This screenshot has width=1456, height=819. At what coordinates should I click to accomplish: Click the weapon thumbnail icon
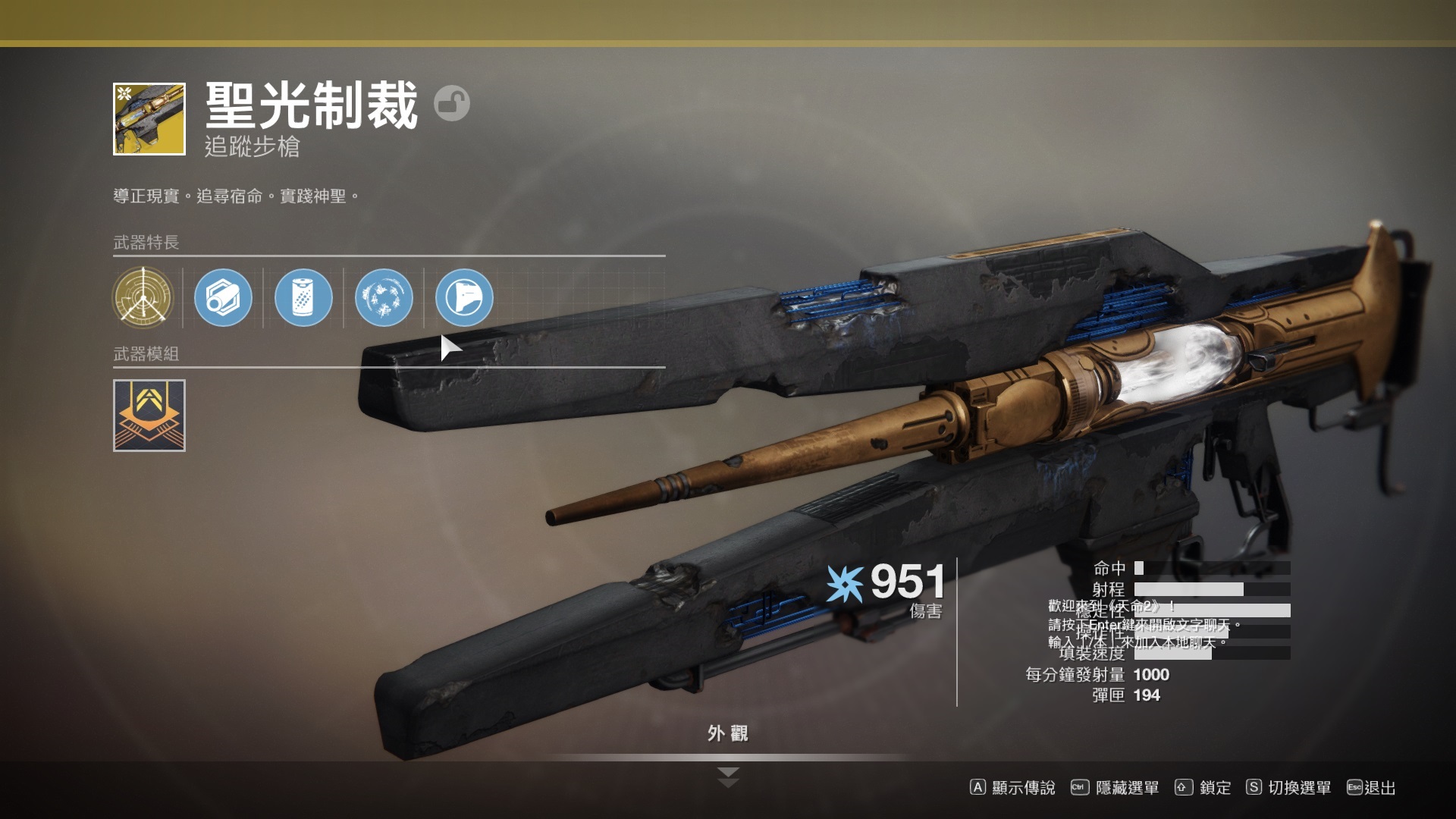149,119
